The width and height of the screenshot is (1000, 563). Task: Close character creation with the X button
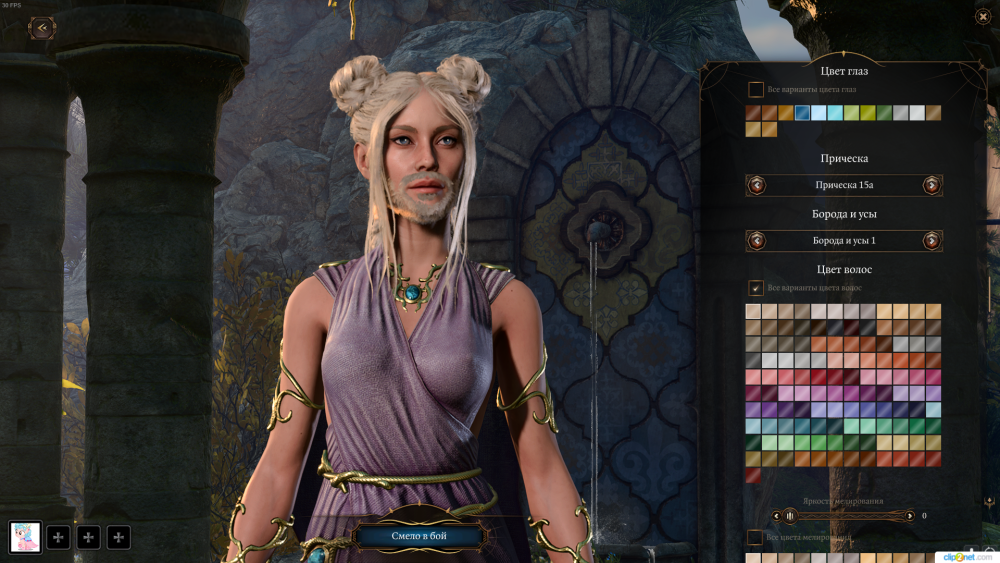tap(982, 16)
